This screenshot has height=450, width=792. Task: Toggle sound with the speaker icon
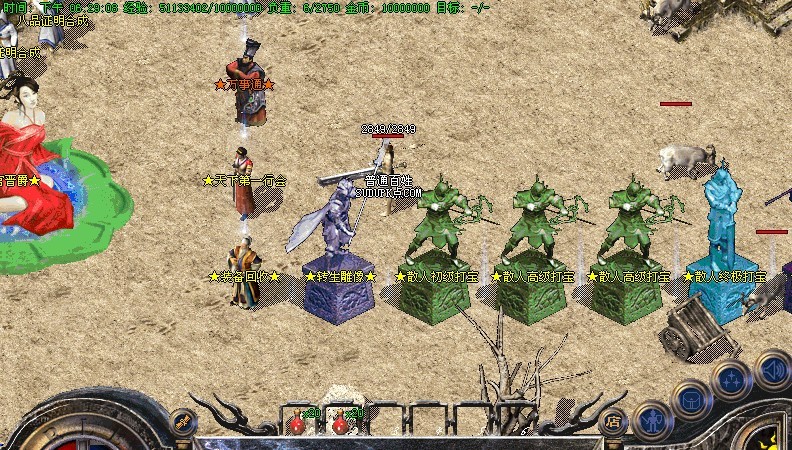[772, 369]
